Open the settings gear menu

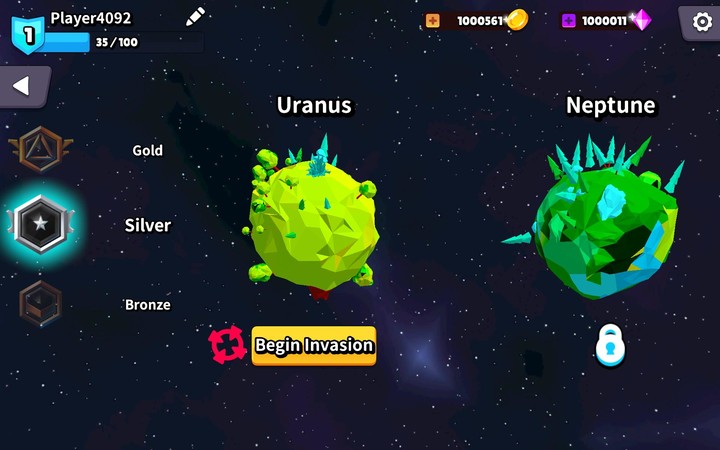point(698,21)
